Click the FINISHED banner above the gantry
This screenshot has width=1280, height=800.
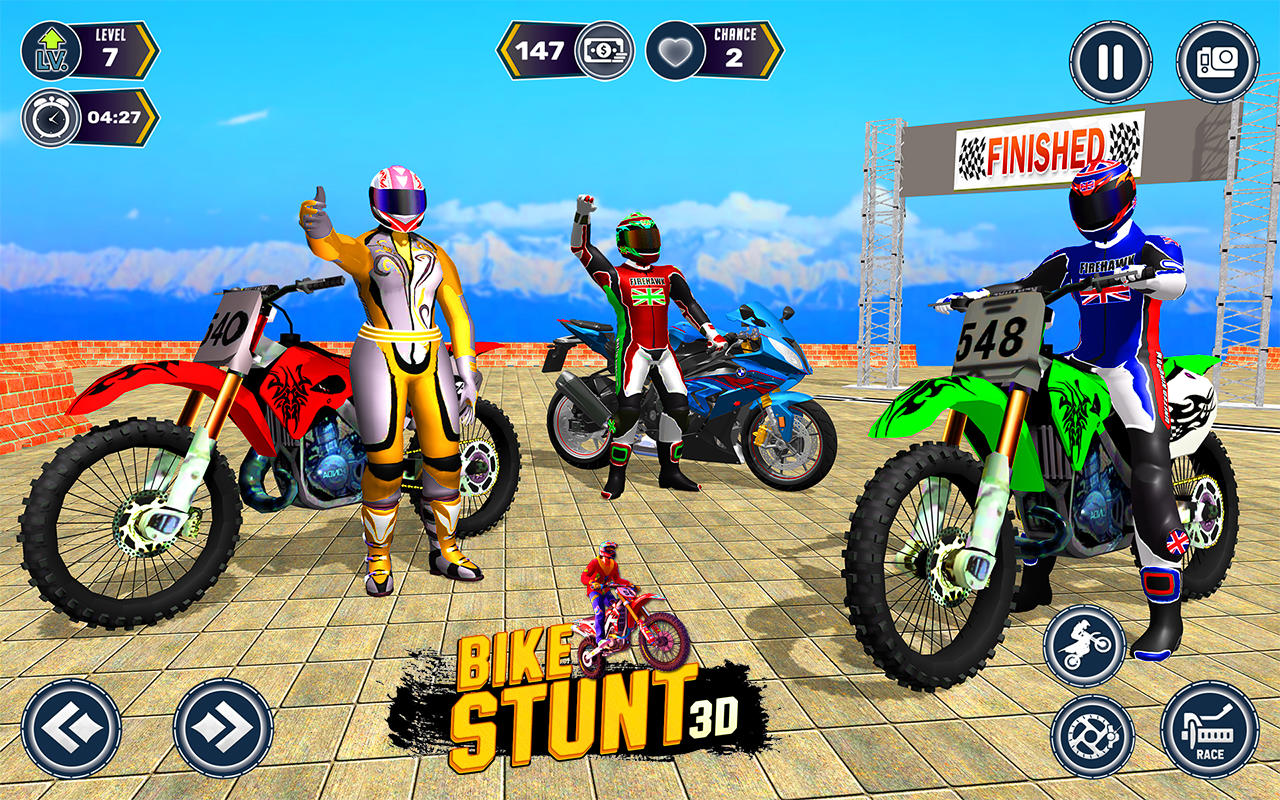(x=1046, y=148)
